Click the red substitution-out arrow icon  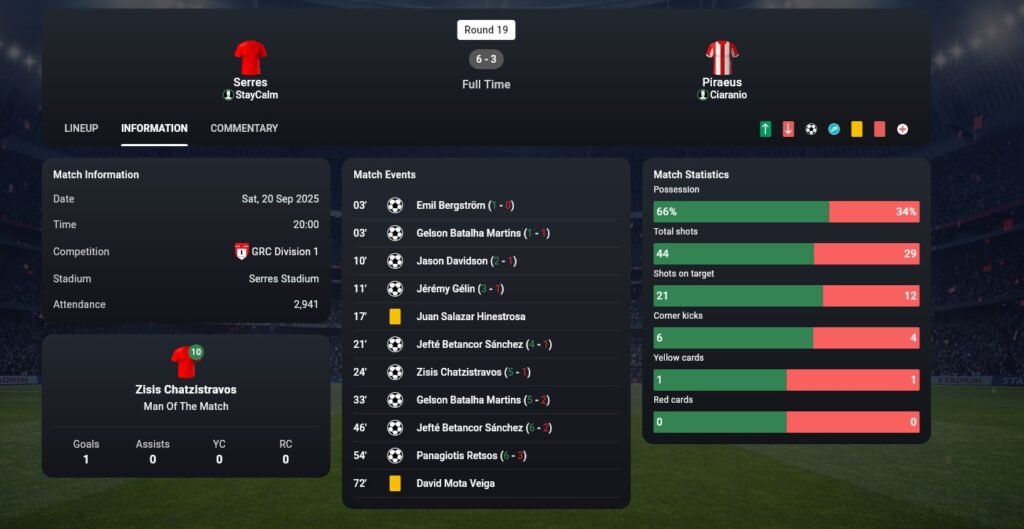click(788, 129)
